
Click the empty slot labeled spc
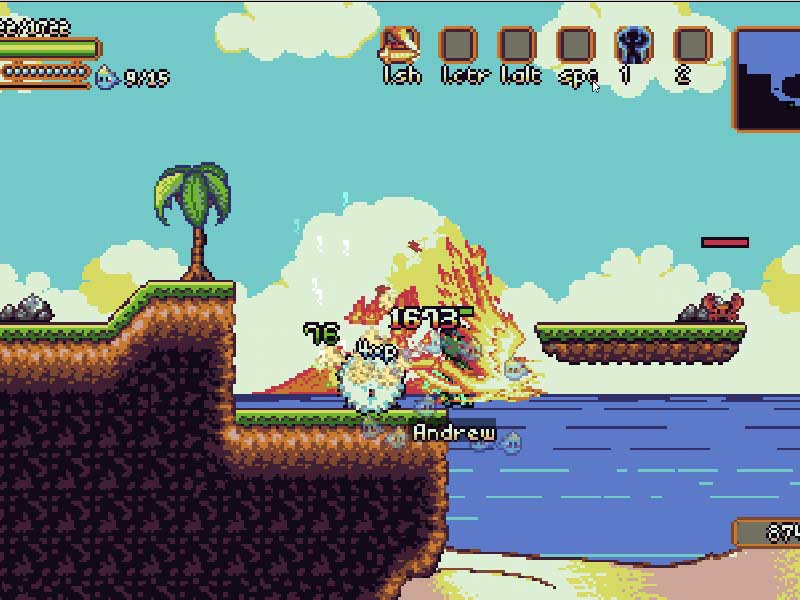pos(576,45)
